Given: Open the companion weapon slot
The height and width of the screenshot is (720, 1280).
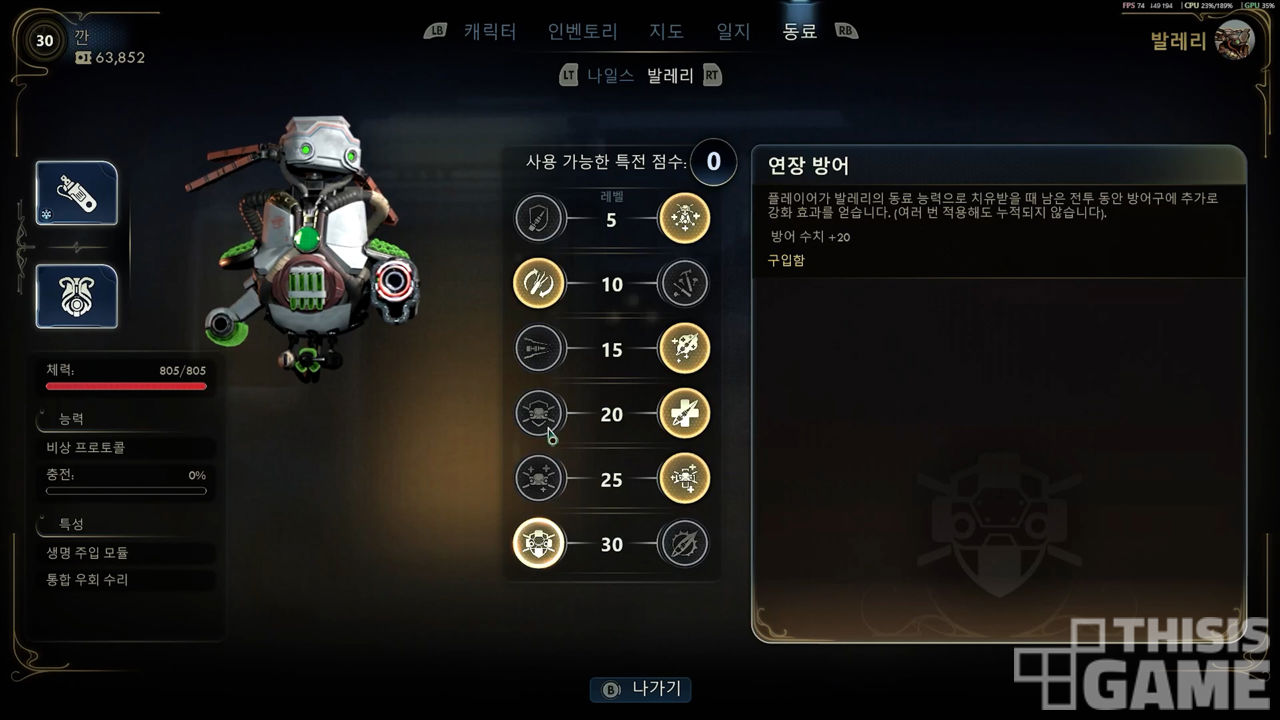Looking at the screenshot, I should [x=77, y=193].
